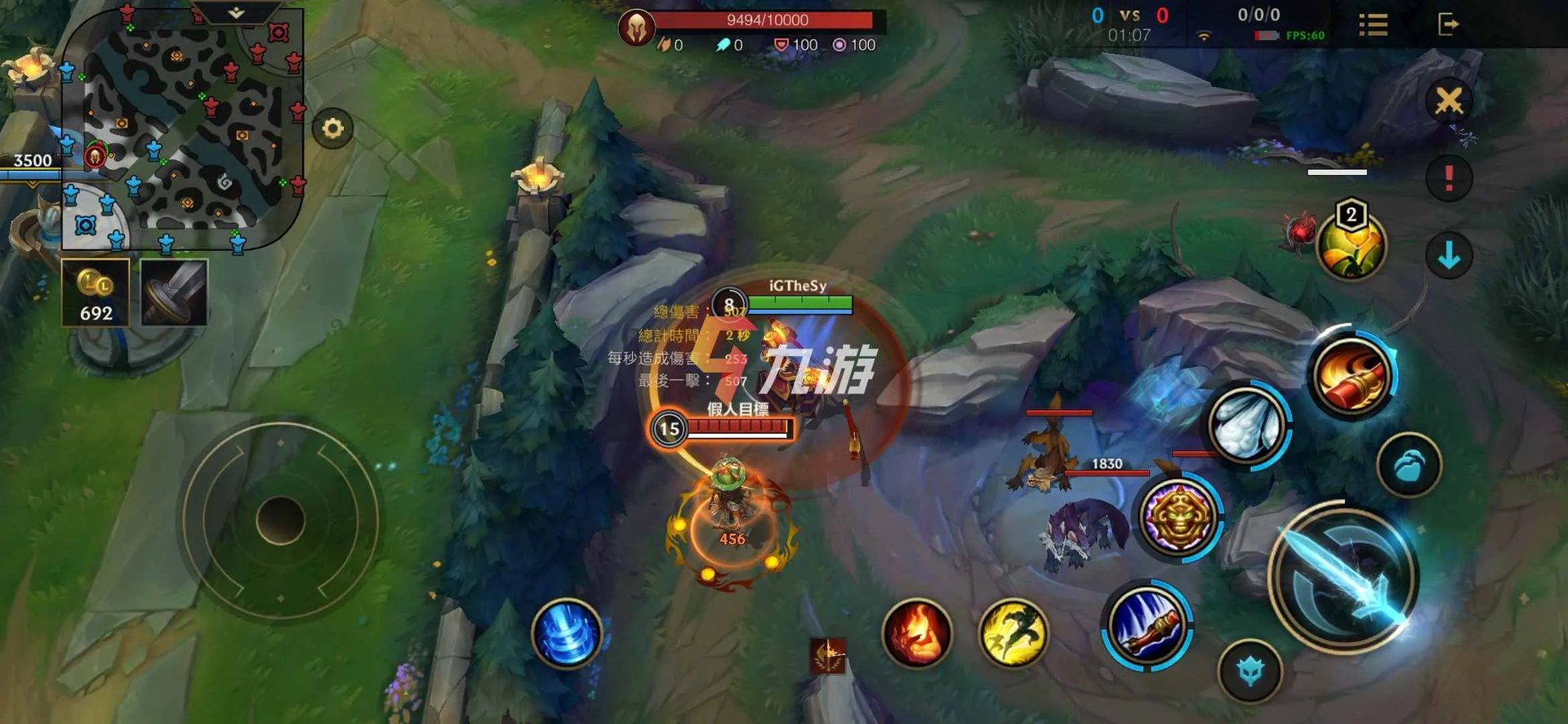
Task: Hit the large basic attack button
Action: 1345,577
